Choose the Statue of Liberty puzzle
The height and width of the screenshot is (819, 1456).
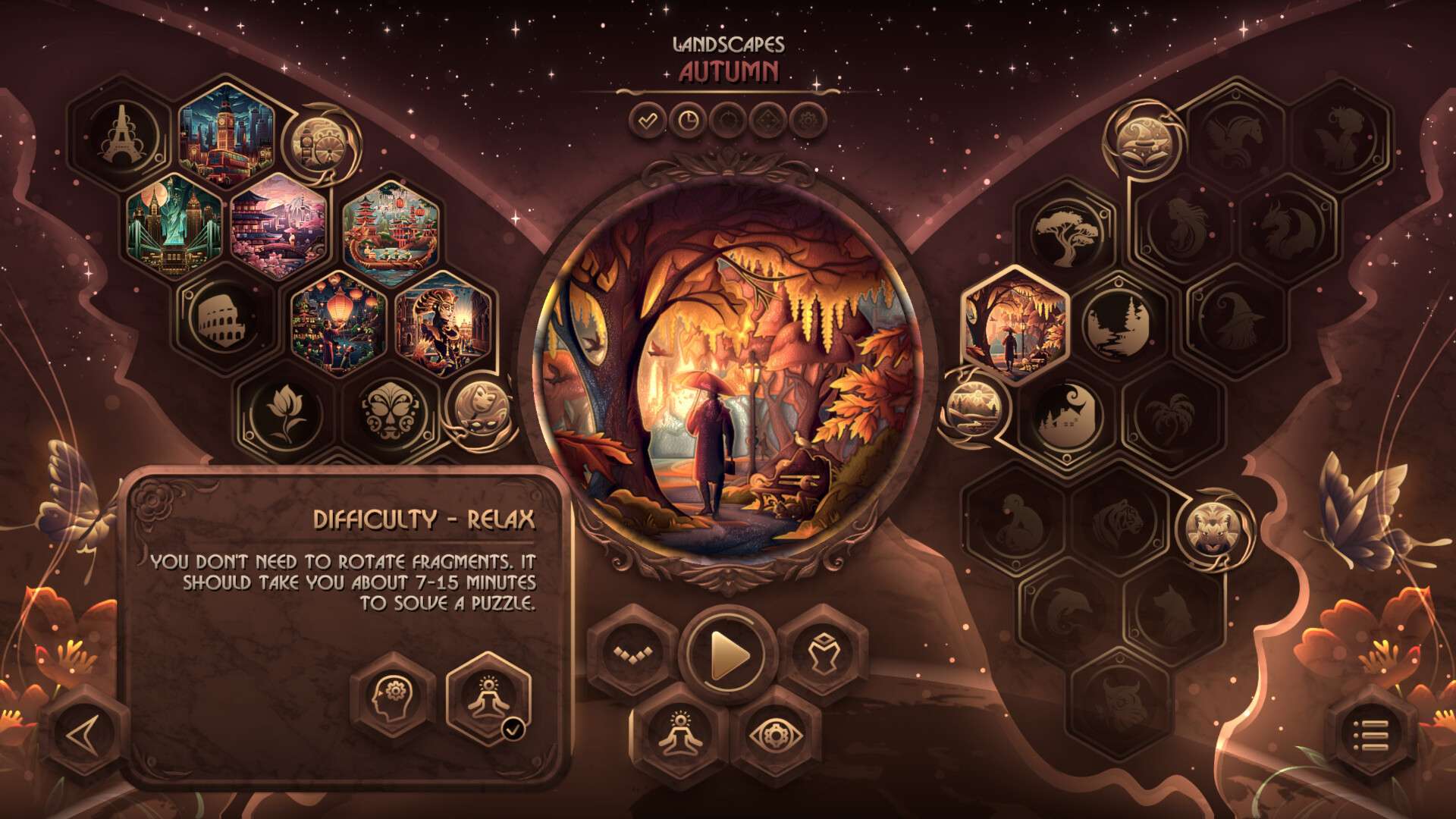174,224
